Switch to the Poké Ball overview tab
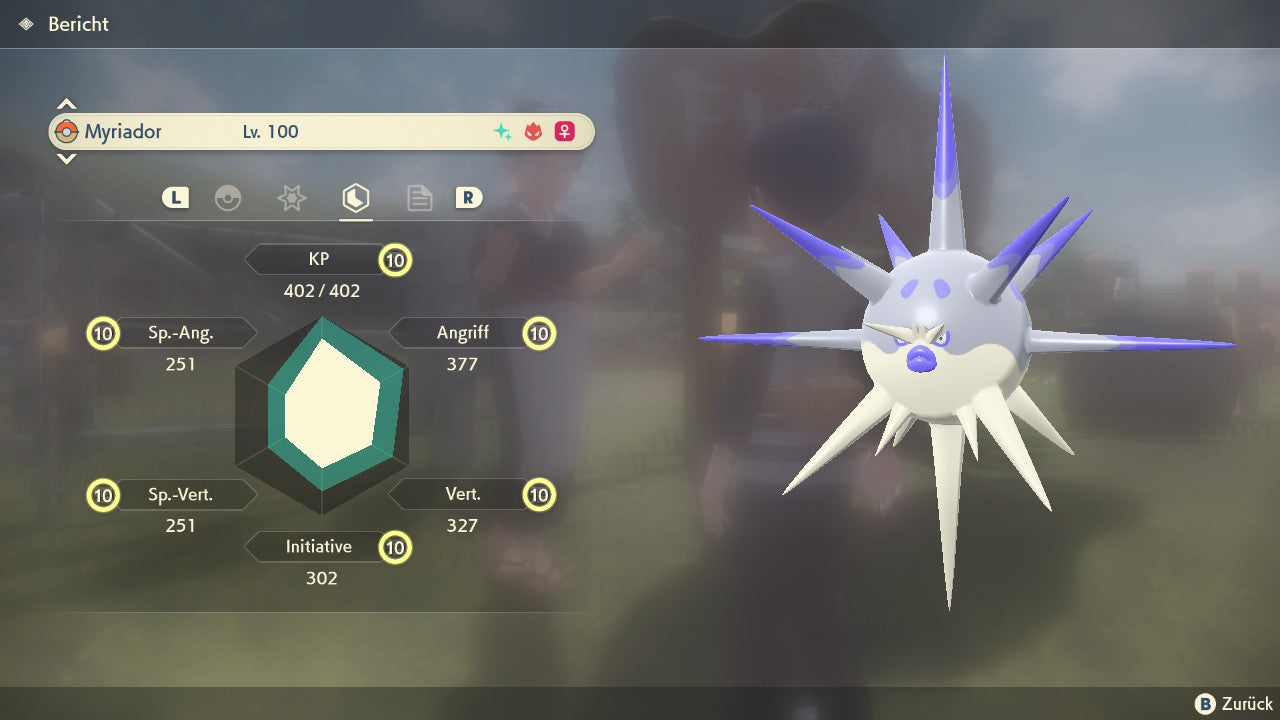The image size is (1280, 720). 228,198
